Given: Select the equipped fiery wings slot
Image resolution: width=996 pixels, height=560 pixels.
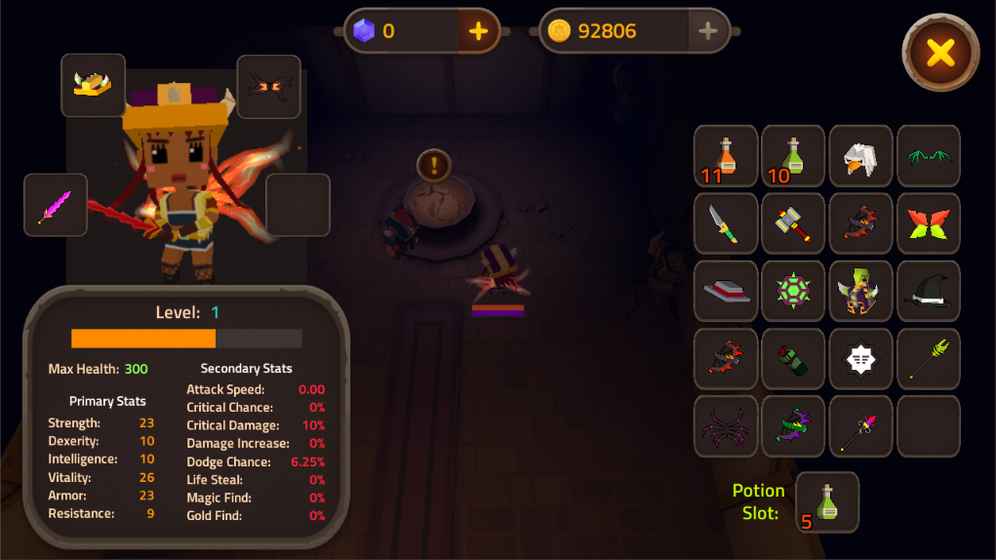Looking at the screenshot, I should coord(269,87).
